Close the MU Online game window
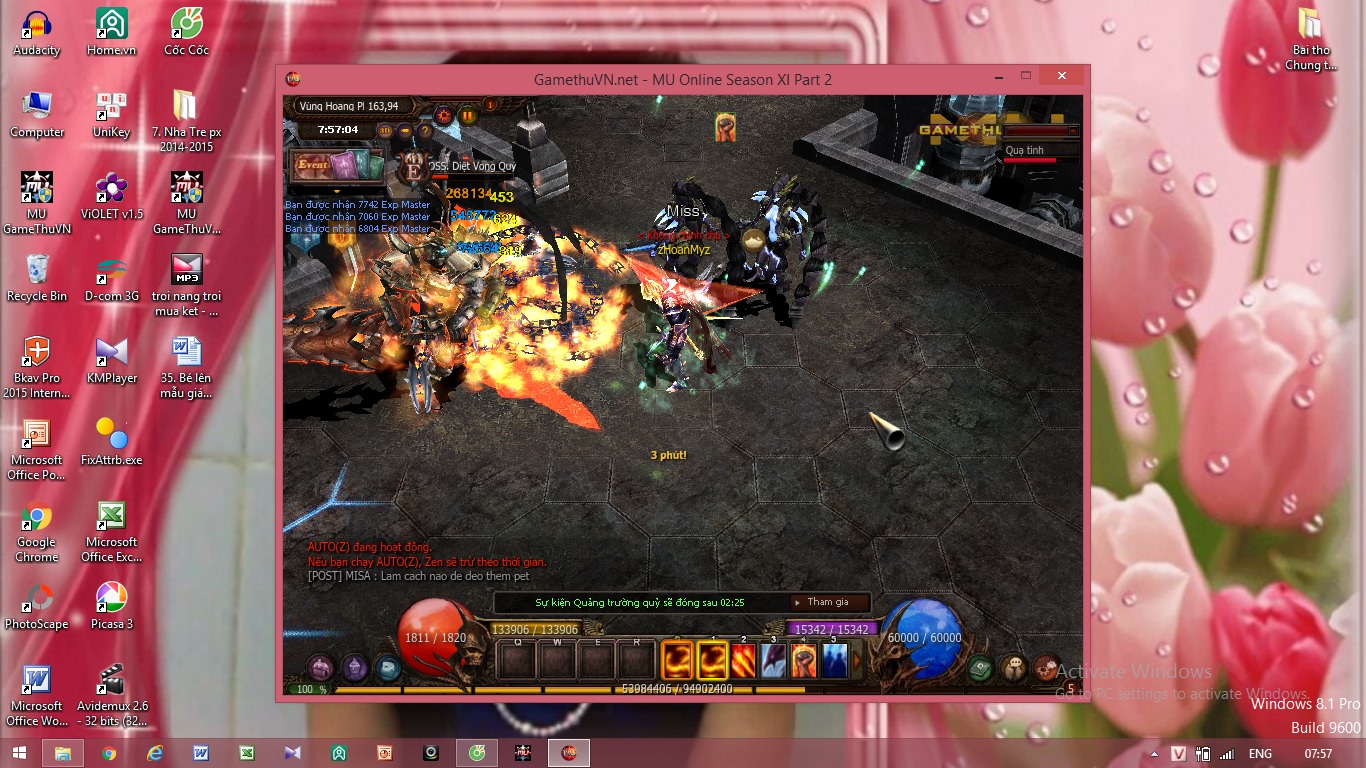This screenshot has width=1366, height=768. pyautogui.click(x=1062, y=76)
